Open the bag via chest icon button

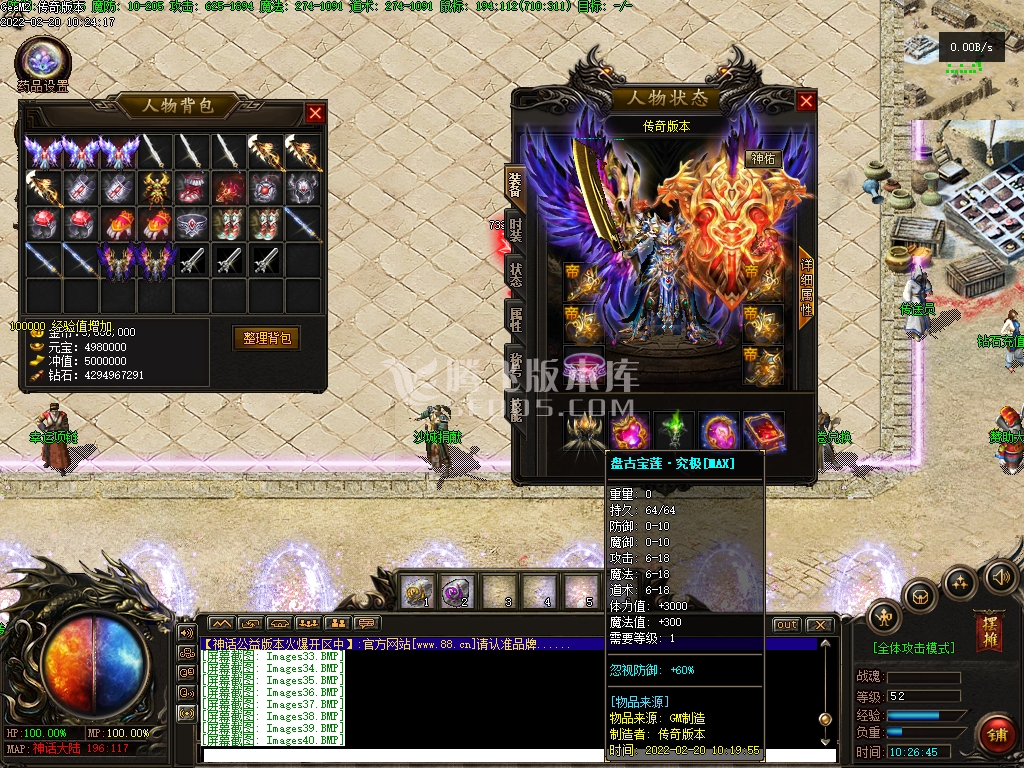click(x=920, y=597)
